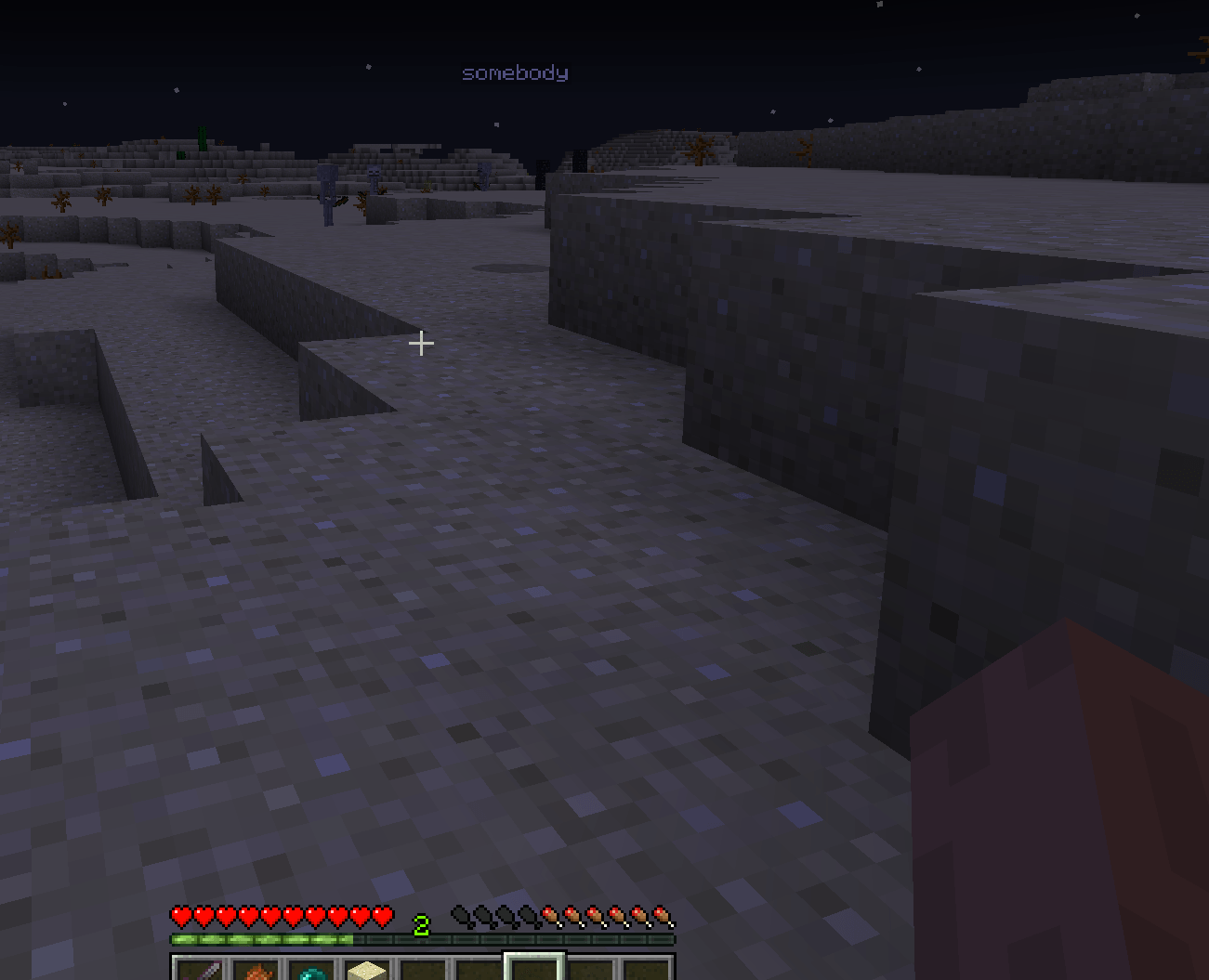Click the somebody player nameplate
This screenshot has height=980, width=1209.
point(515,72)
